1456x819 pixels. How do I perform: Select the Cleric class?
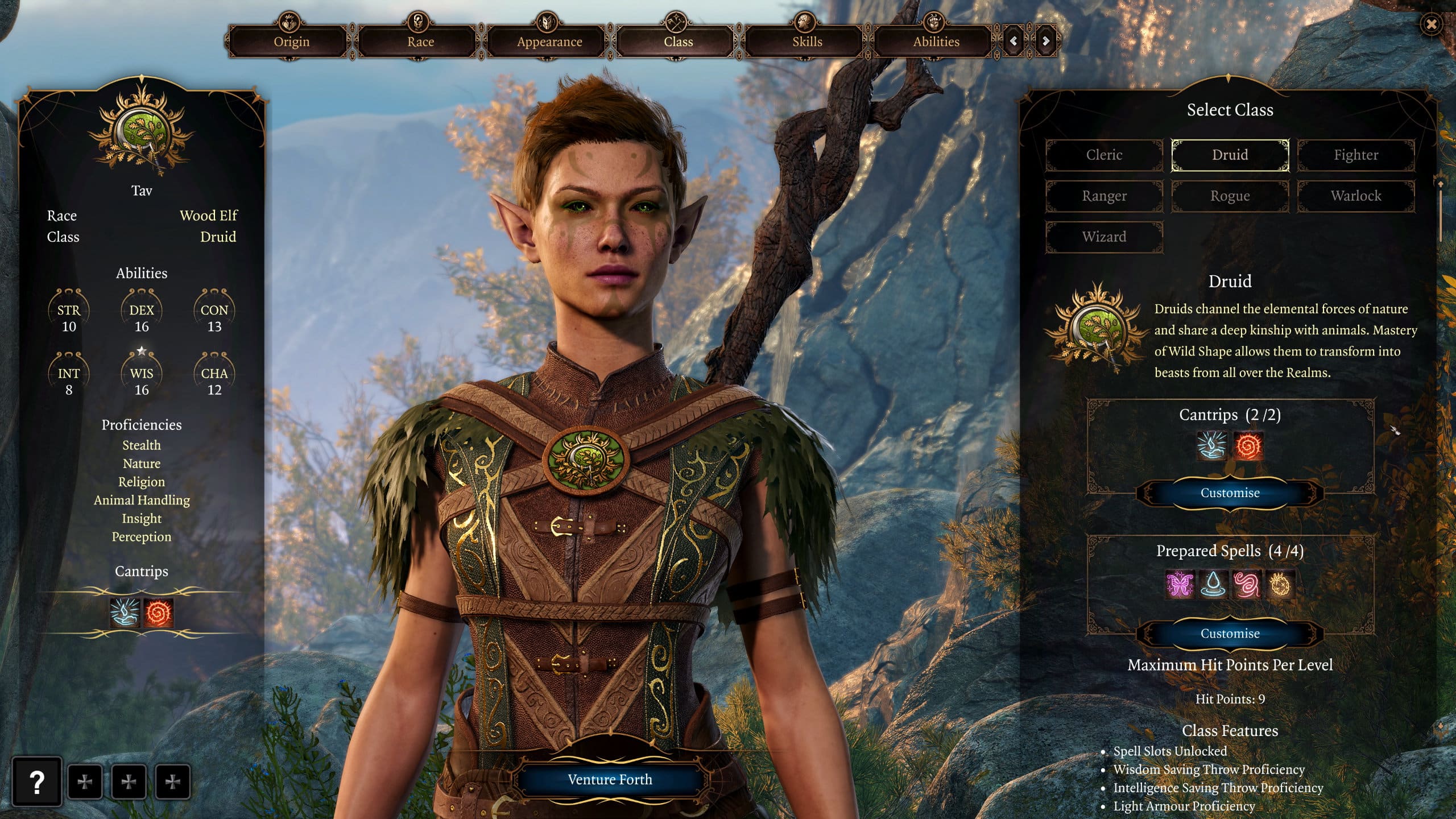1103,155
